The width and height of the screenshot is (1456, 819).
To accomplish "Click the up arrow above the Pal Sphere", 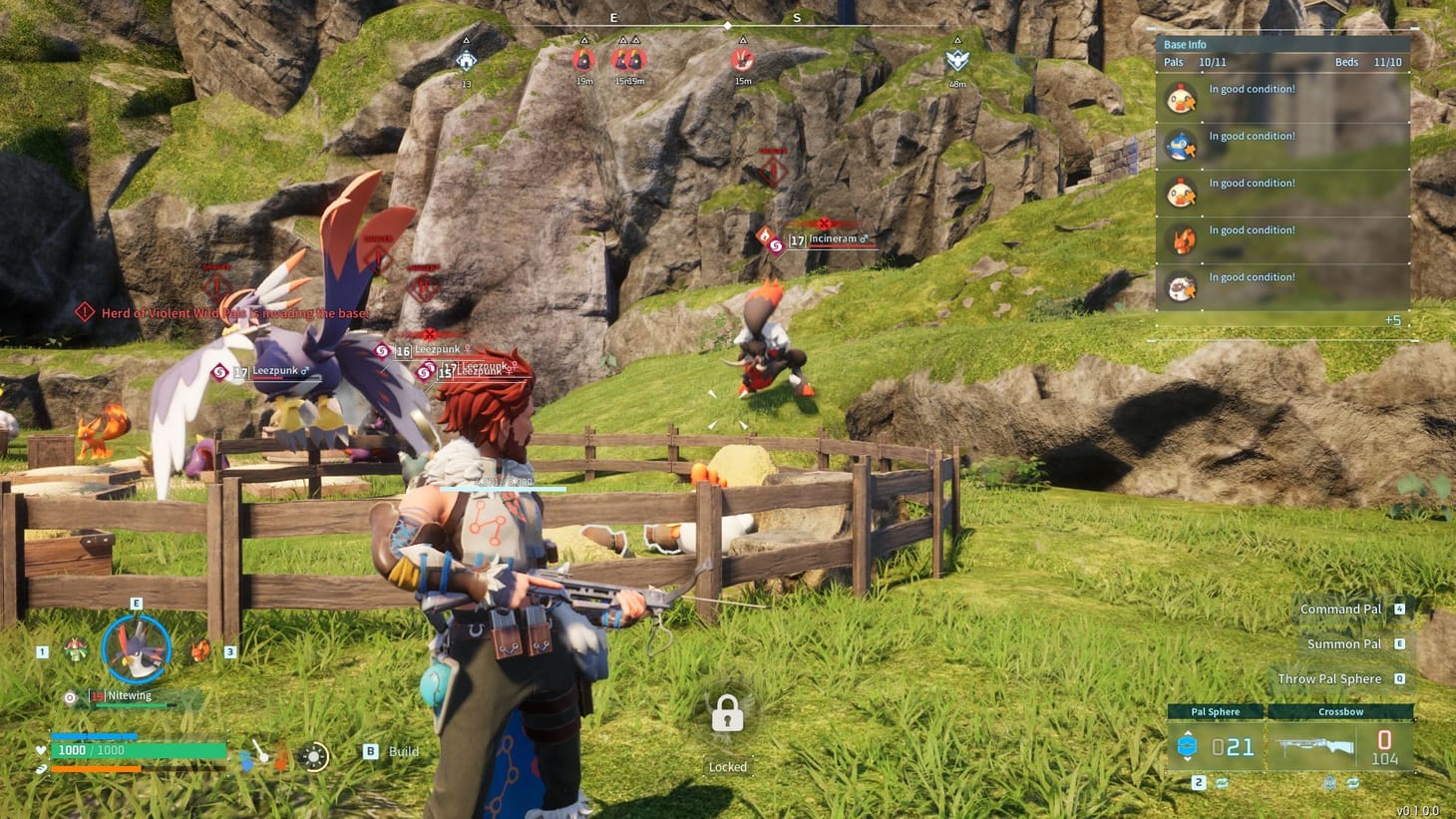I will click(x=1189, y=734).
